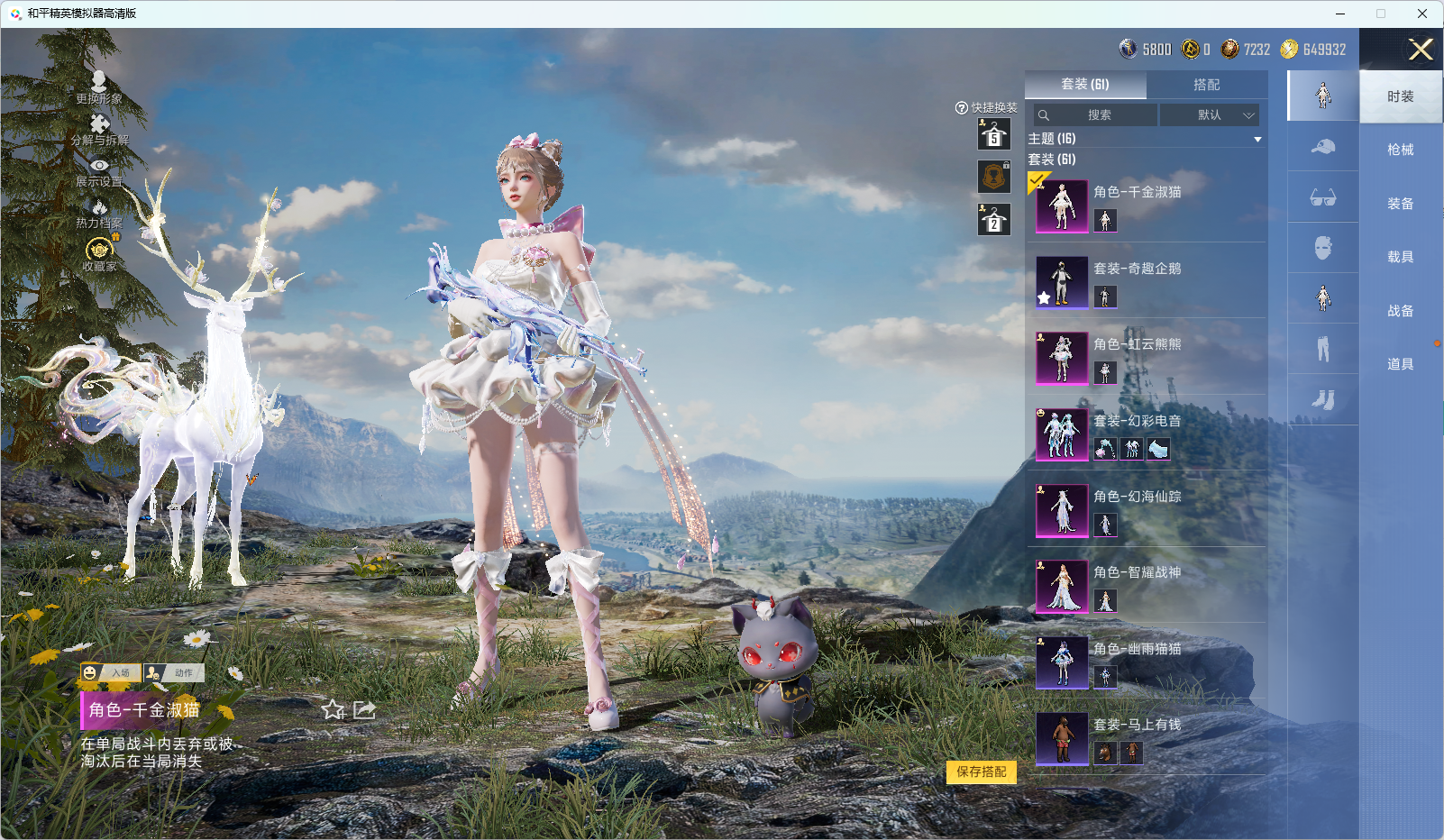Open the 枪械 category
This screenshot has height=840, width=1444.
pos(1400,150)
